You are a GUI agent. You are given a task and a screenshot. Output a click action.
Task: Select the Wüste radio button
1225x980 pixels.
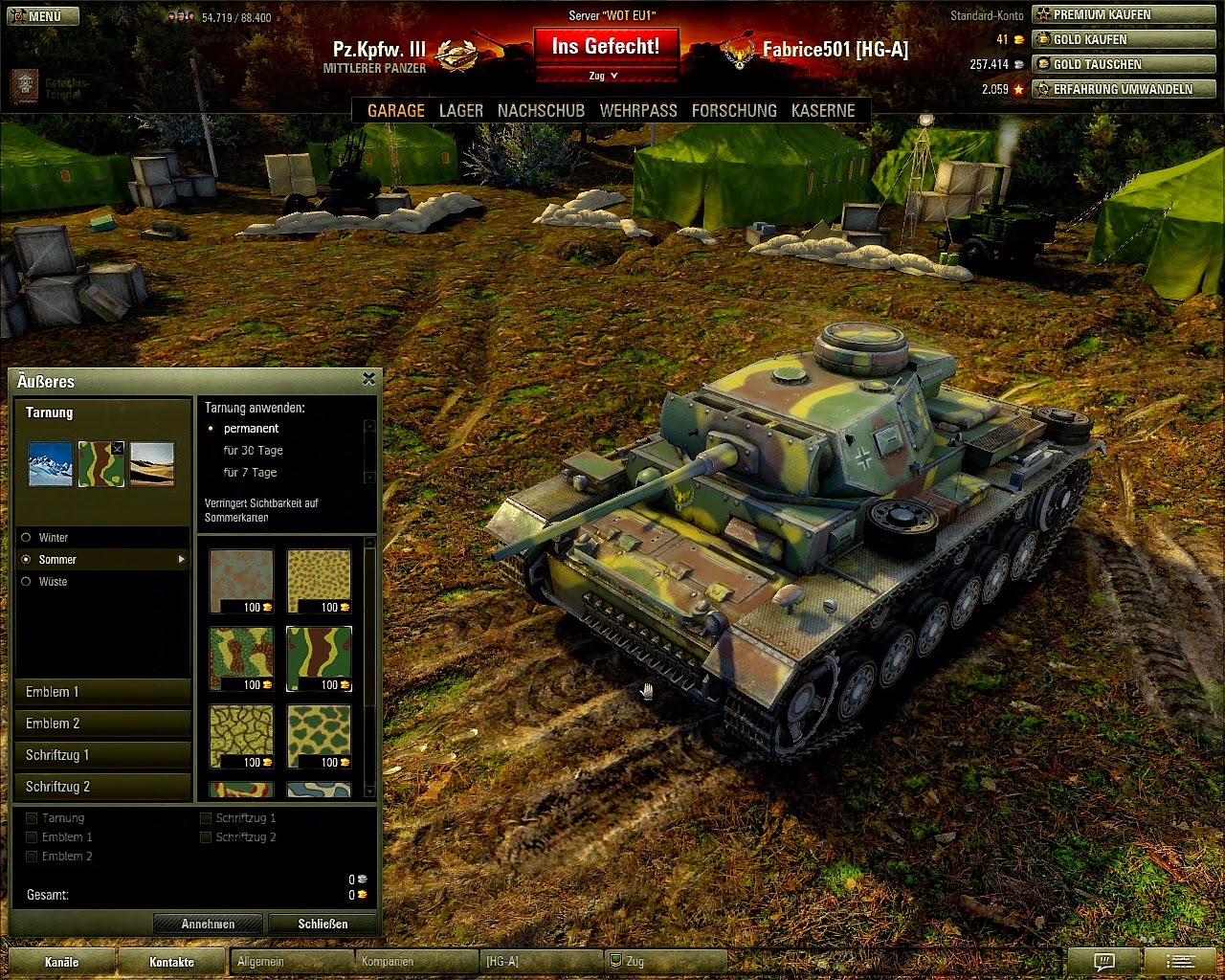coord(26,582)
